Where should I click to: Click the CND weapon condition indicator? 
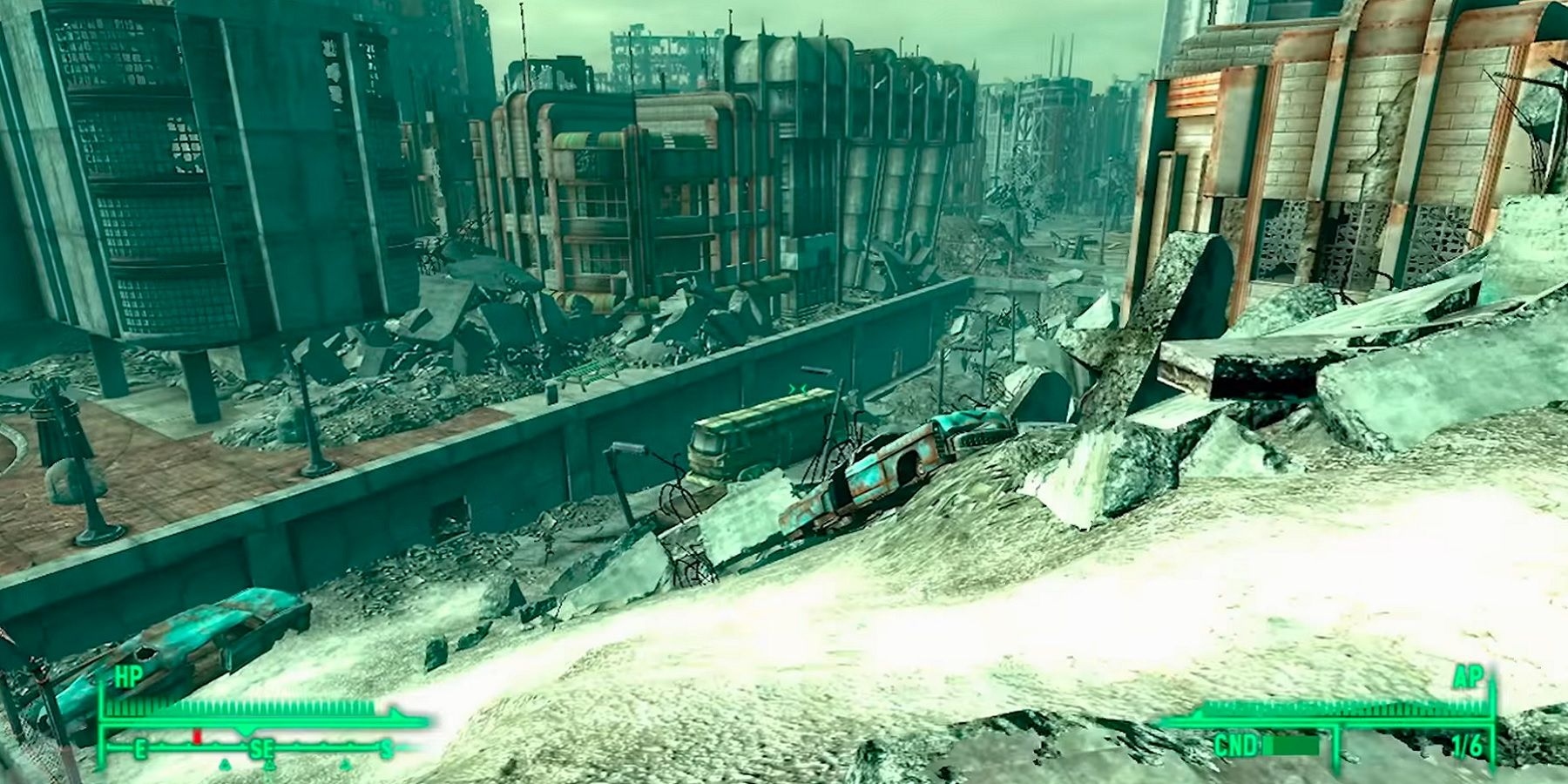(1236, 745)
